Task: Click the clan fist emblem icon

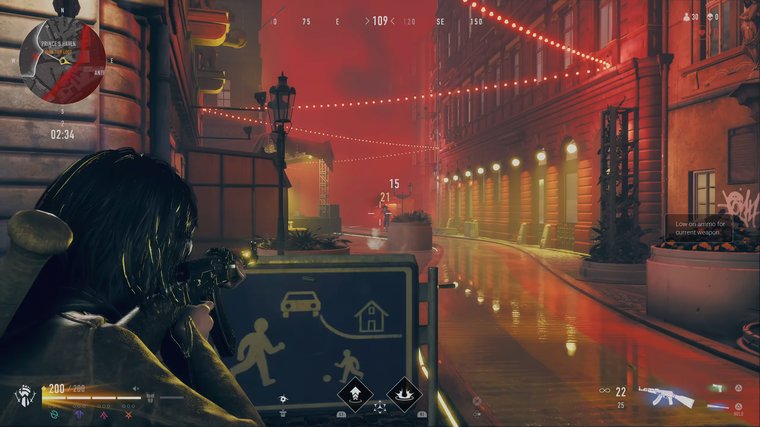Action: 27,396
